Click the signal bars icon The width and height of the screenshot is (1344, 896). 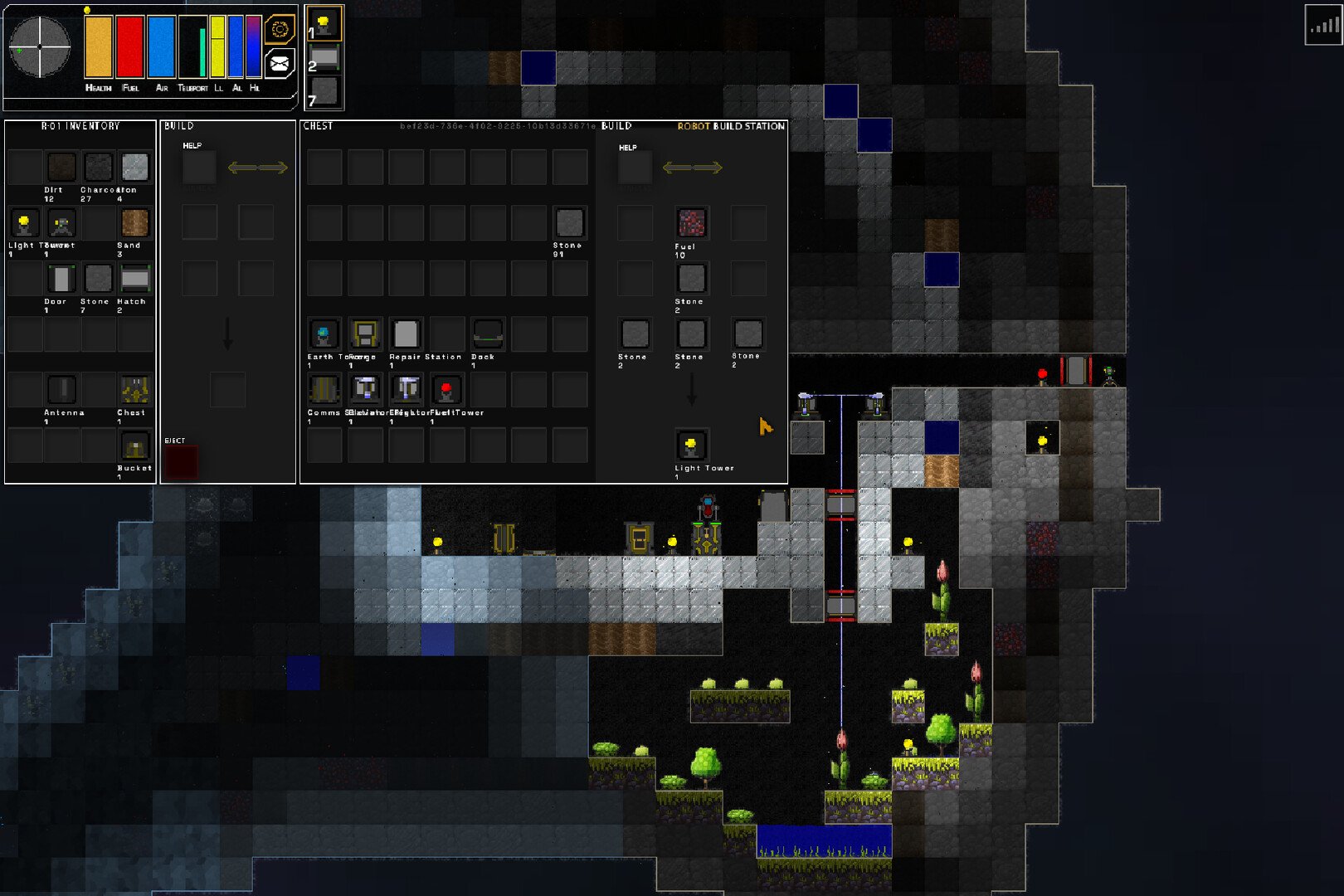(1322, 26)
